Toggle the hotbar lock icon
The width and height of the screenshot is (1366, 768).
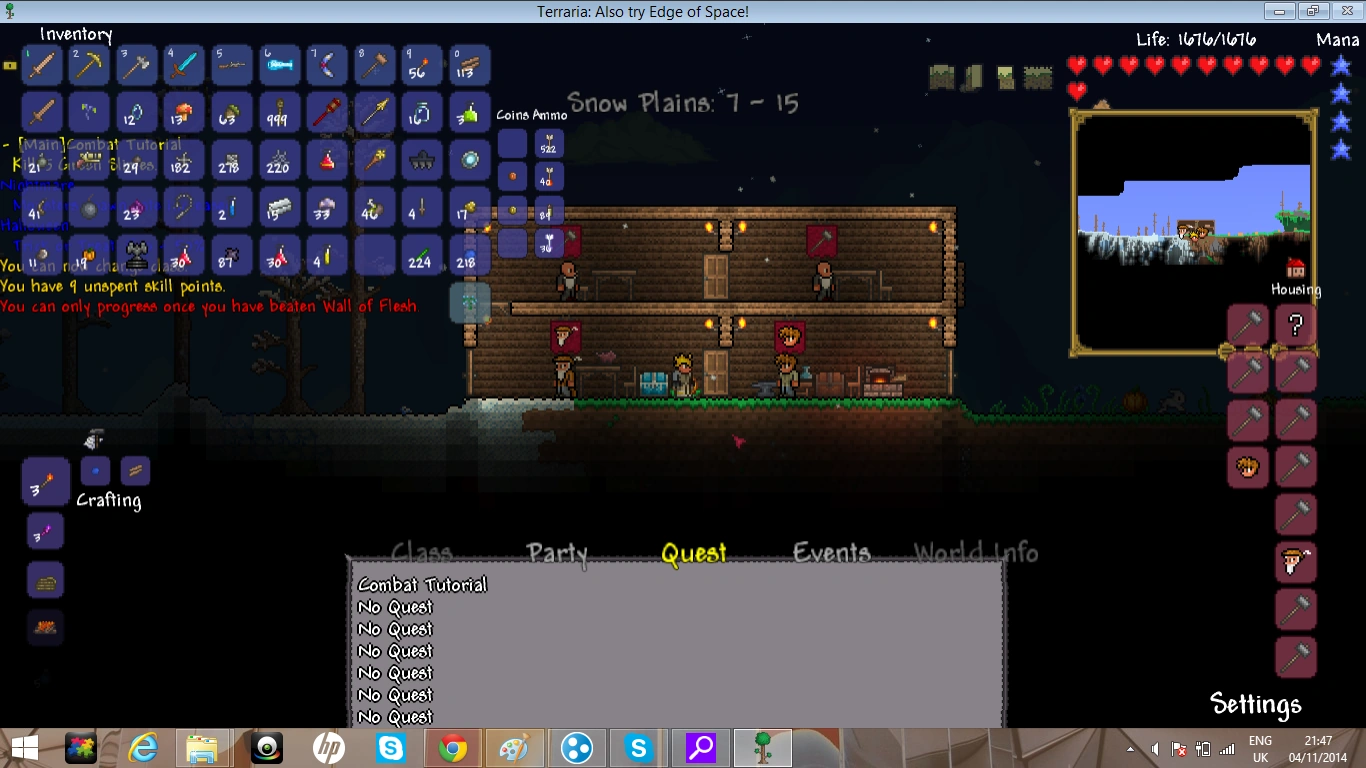coord(10,65)
